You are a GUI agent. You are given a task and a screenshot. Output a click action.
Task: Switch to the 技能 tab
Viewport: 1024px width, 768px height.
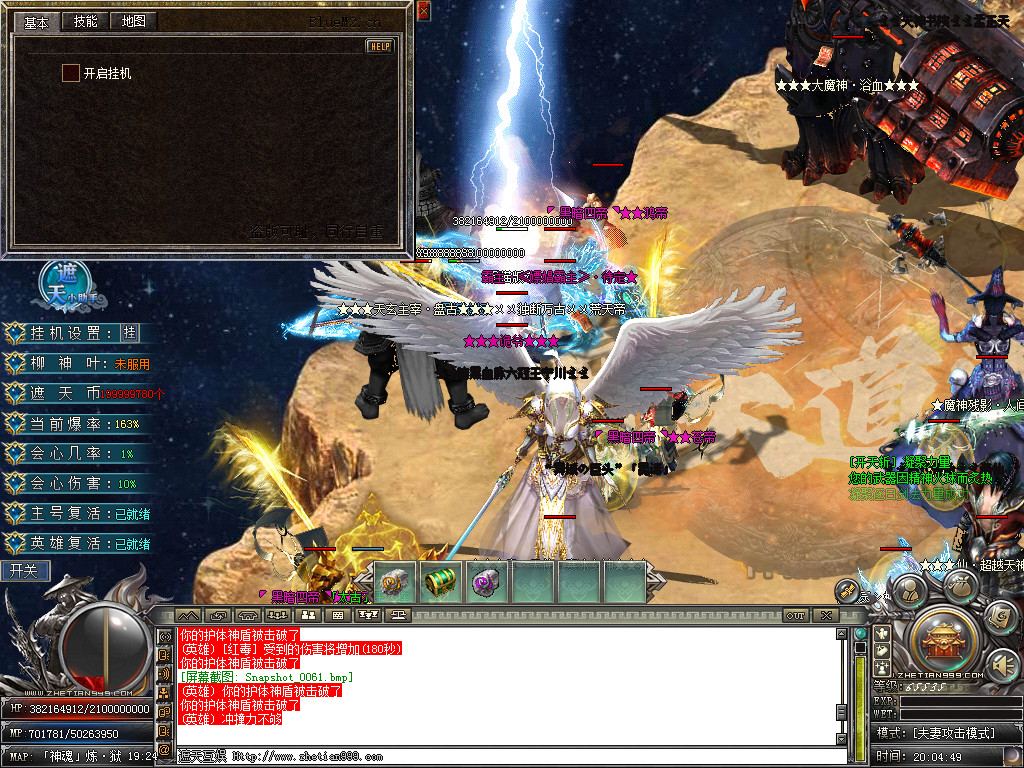[86, 21]
